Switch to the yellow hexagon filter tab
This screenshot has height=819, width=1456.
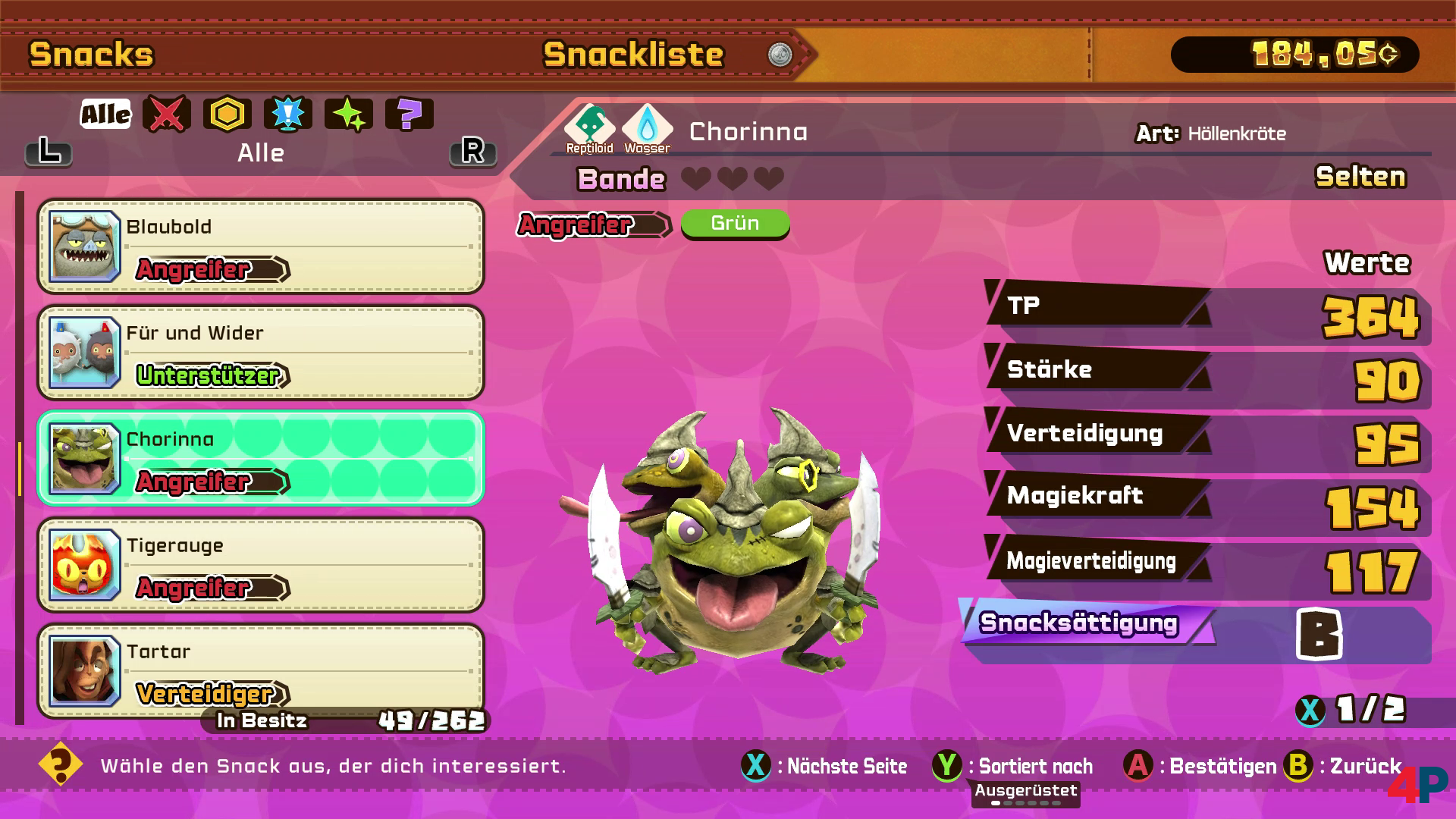tap(227, 115)
